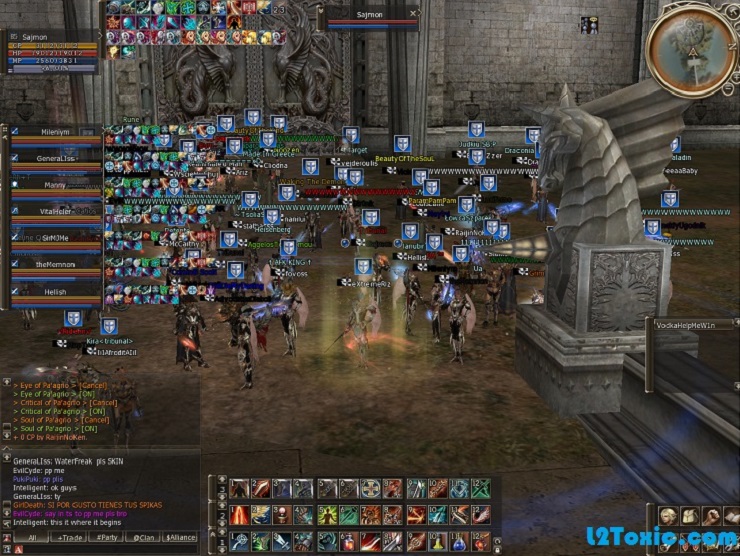This screenshot has height=556, width=740.
Task: Select party member Mileniym
Action: tap(56, 131)
